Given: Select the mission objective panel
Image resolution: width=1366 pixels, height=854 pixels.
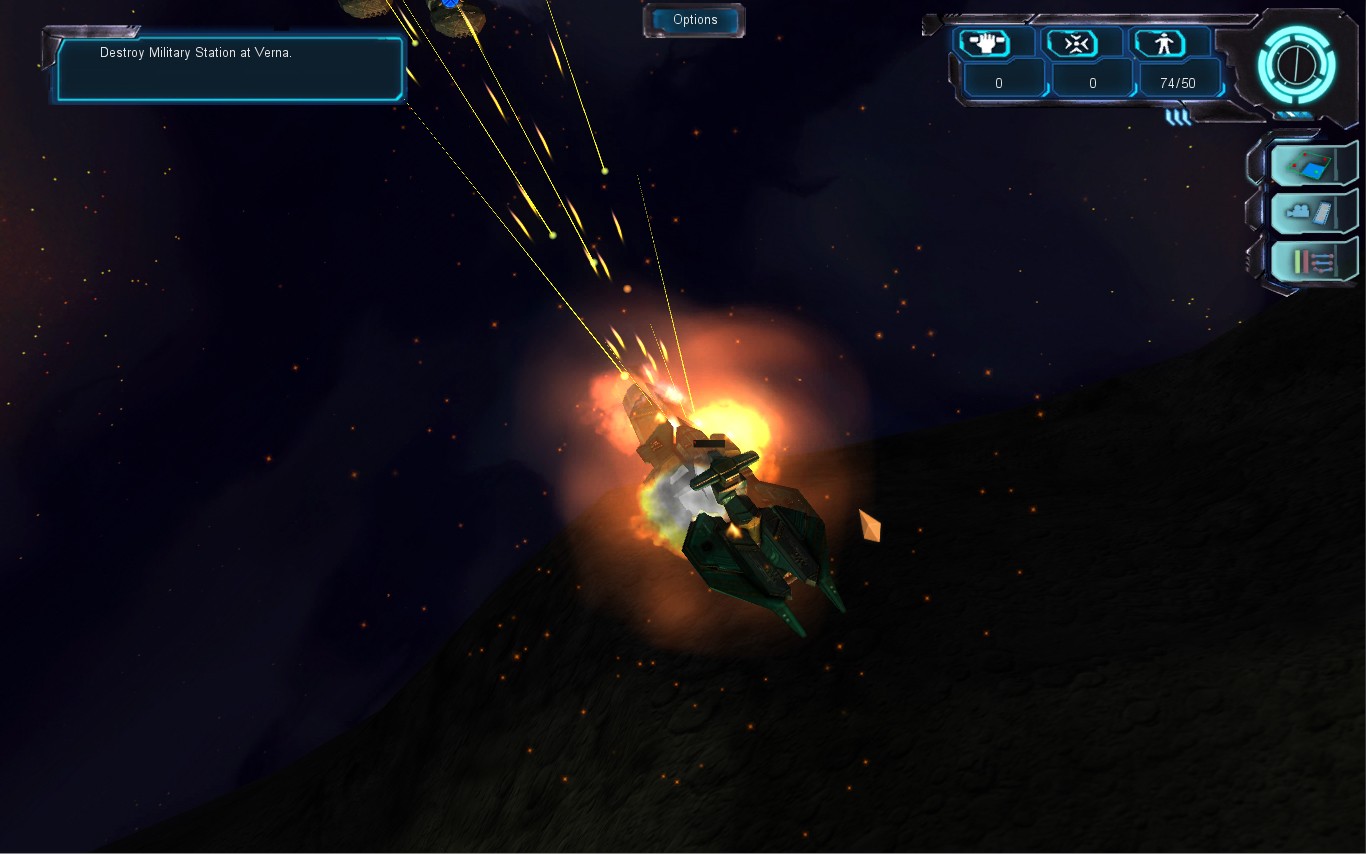Looking at the screenshot, I should pos(229,68).
